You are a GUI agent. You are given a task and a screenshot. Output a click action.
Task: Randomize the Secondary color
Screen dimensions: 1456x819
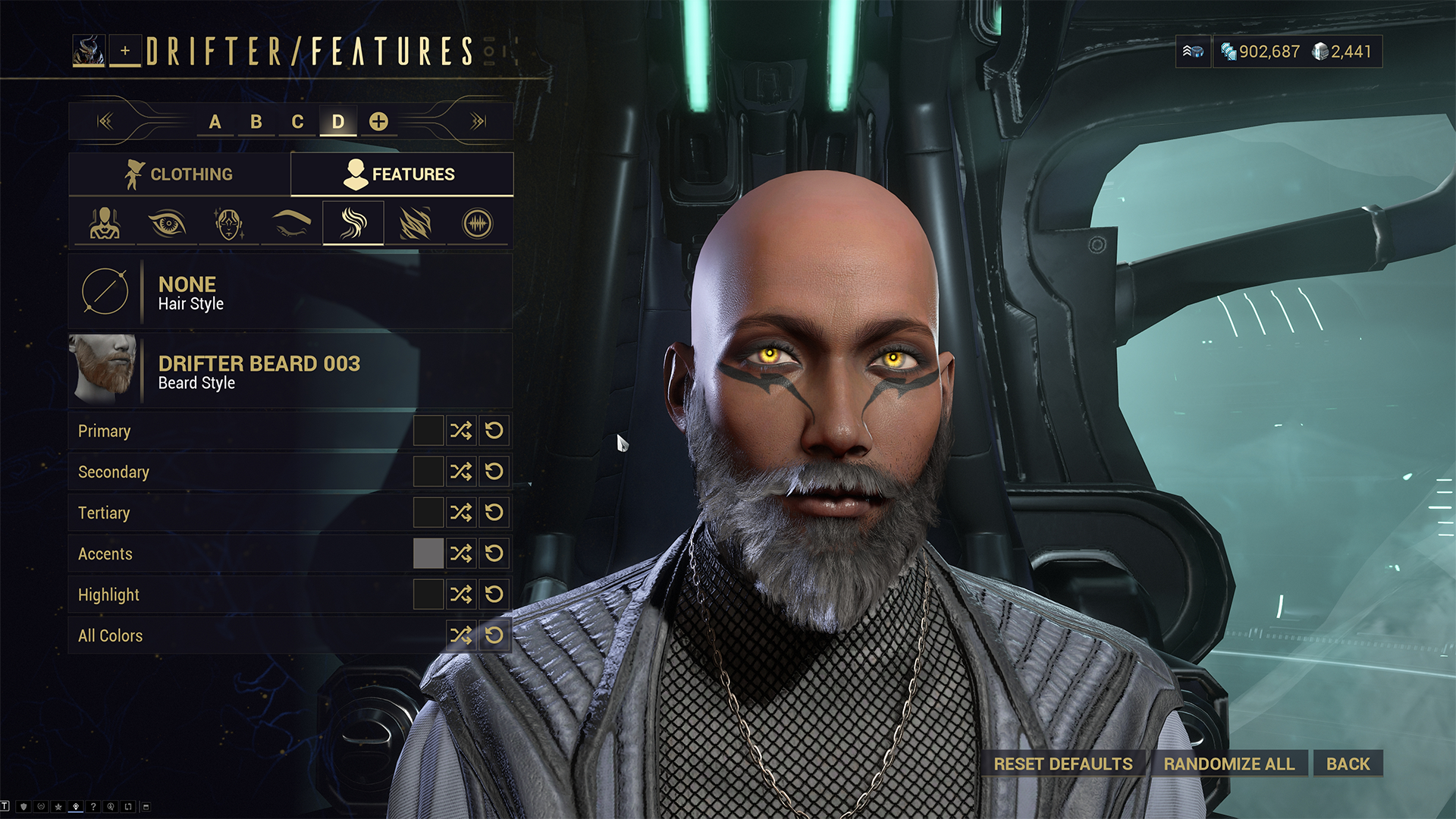(x=461, y=472)
